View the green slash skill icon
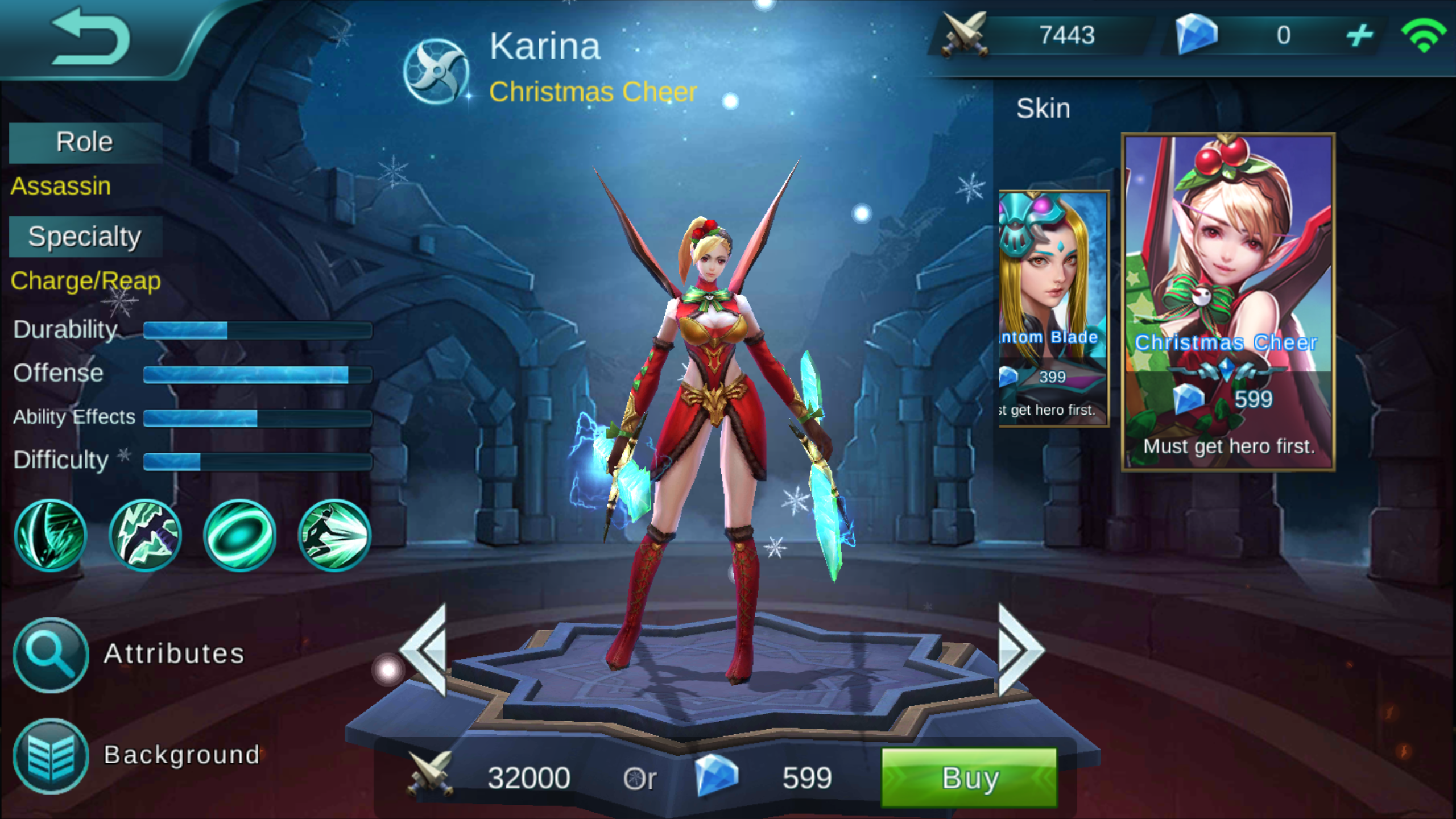This screenshot has height=819, width=1456. [x=51, y=535]
